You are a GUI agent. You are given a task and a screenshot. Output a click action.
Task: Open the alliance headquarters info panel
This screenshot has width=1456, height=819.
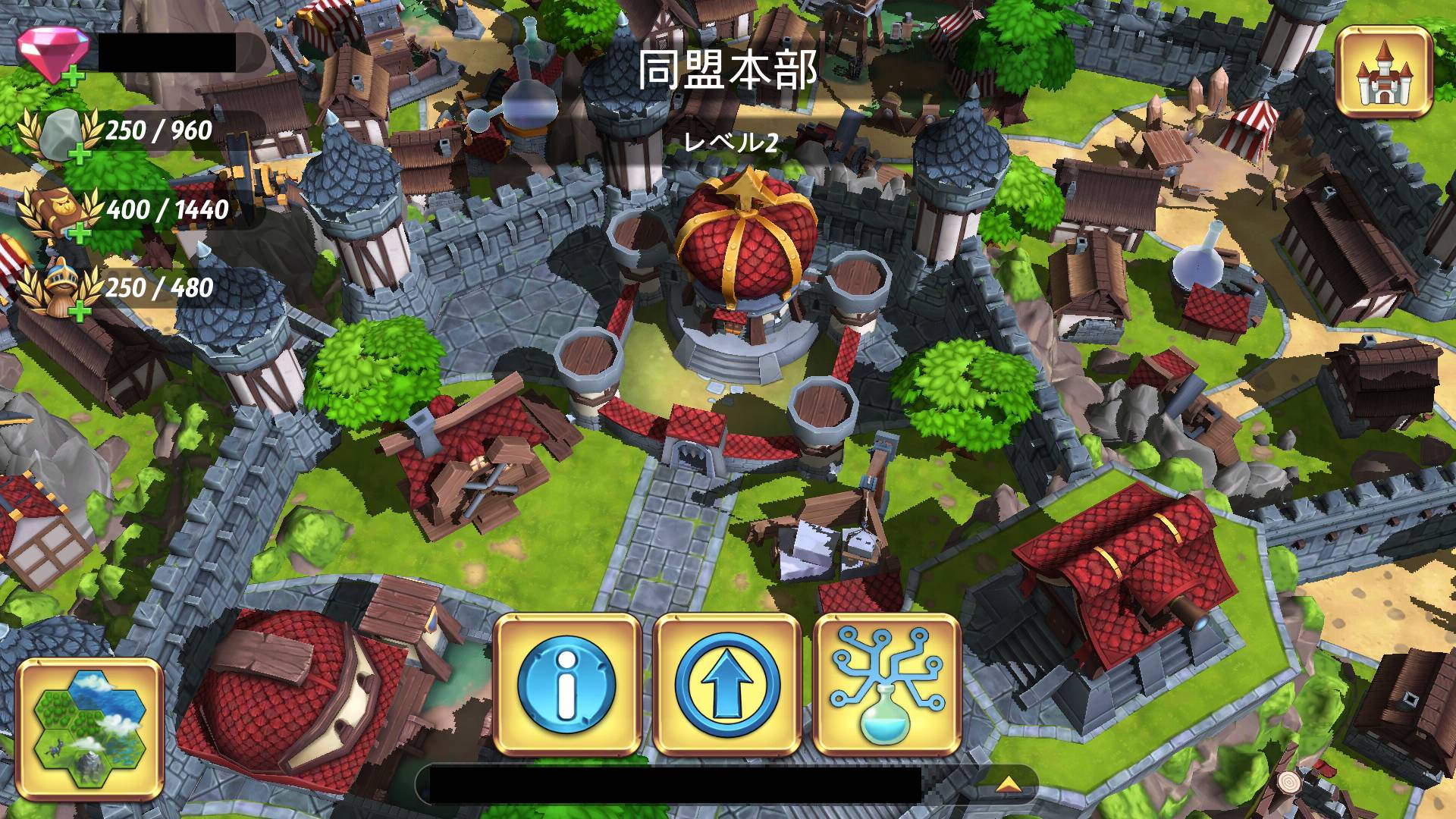(567, 685)
